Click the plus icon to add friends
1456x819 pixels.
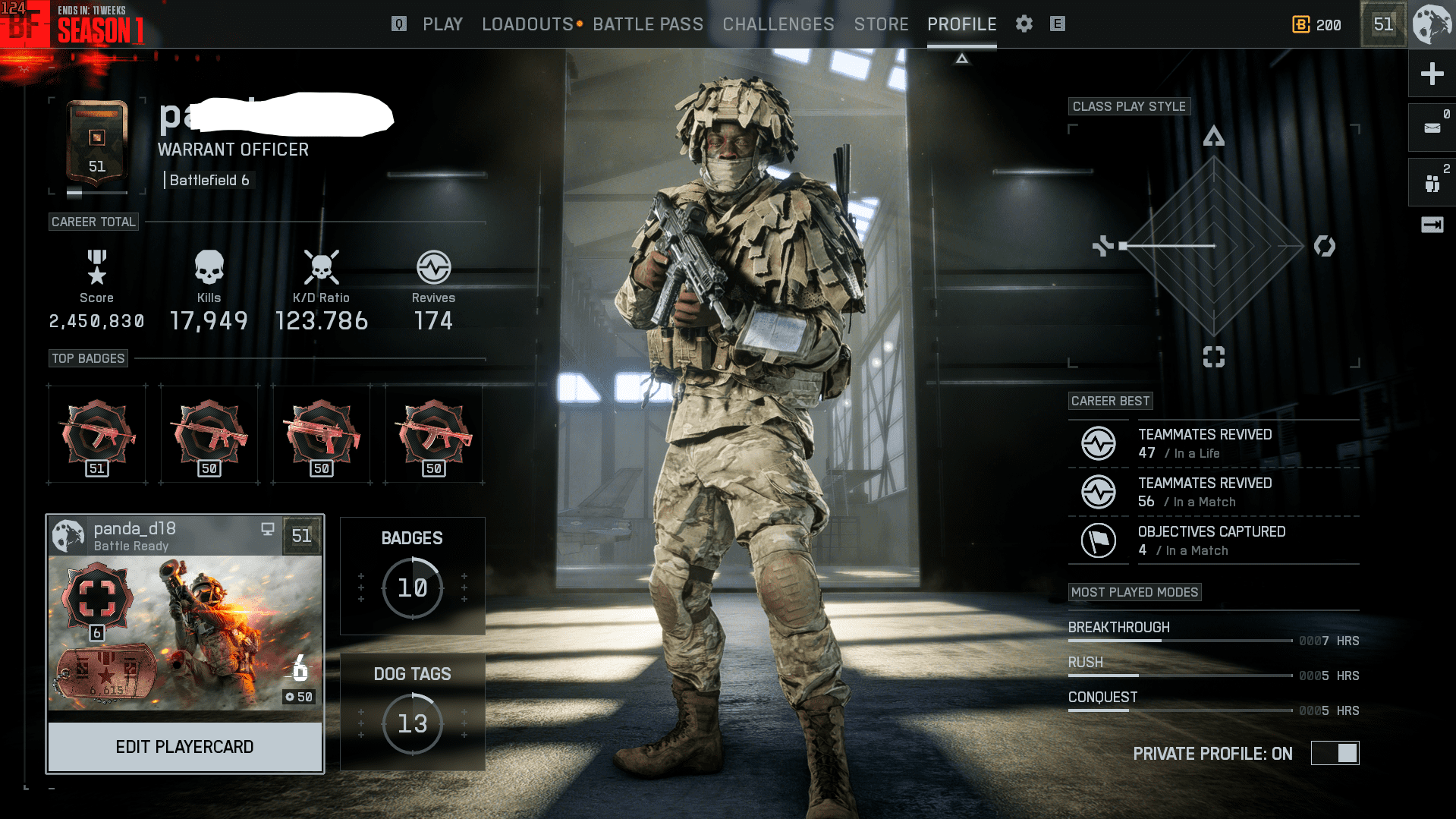pos(1431,74)
